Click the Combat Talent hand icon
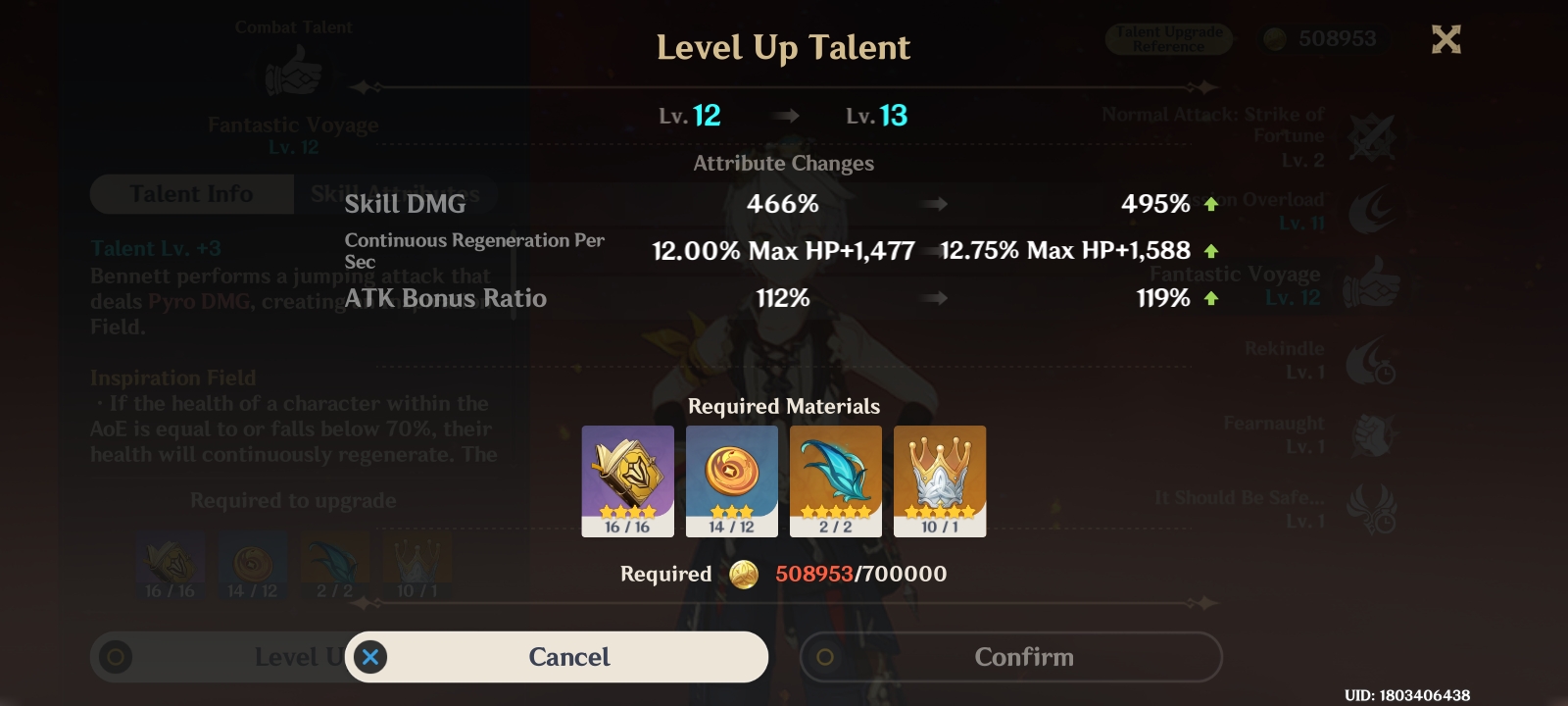 (x=293, y=69)
